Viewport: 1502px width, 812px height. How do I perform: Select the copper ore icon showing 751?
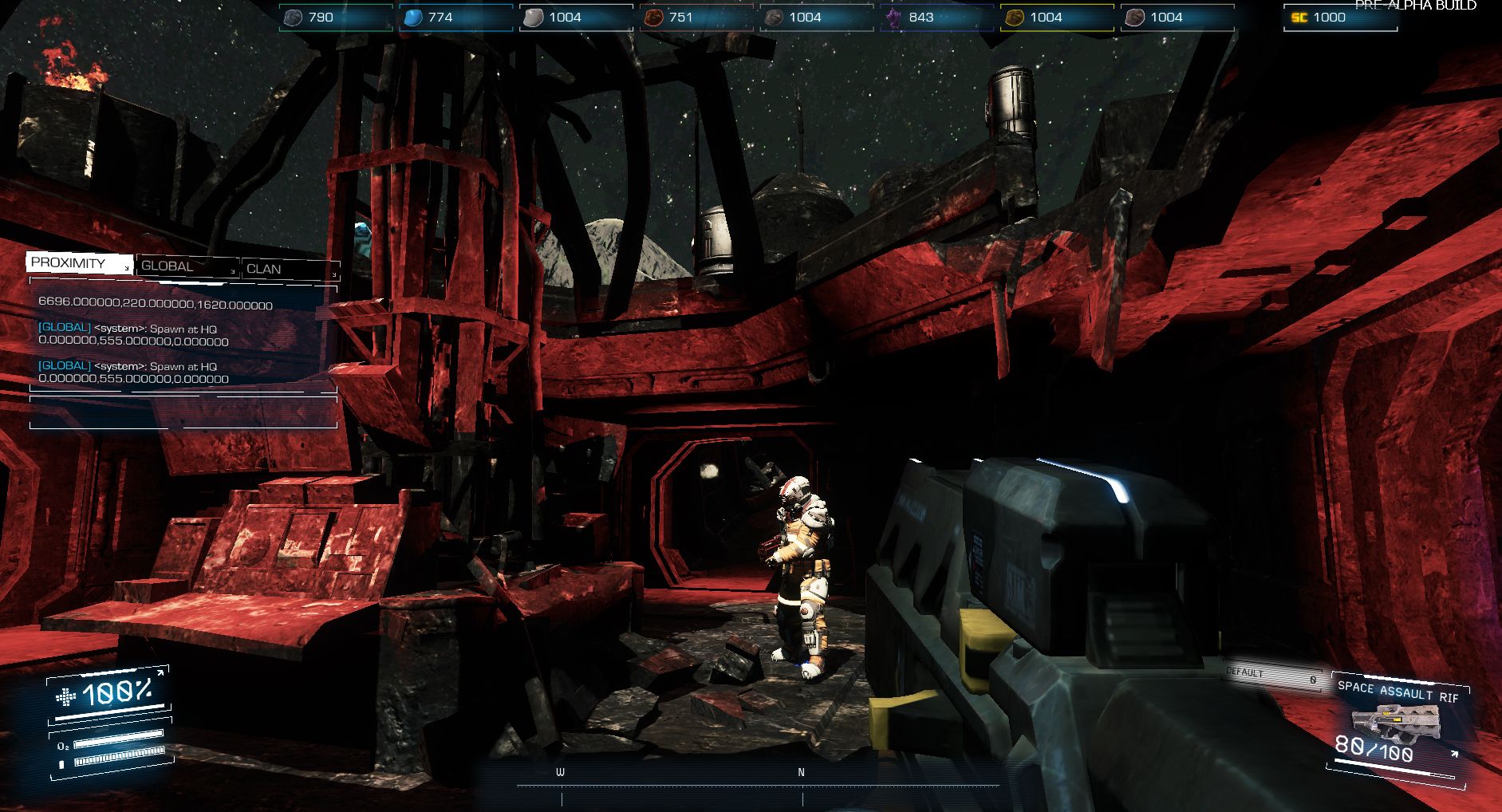pyautogui.click(x=653, y=16)
